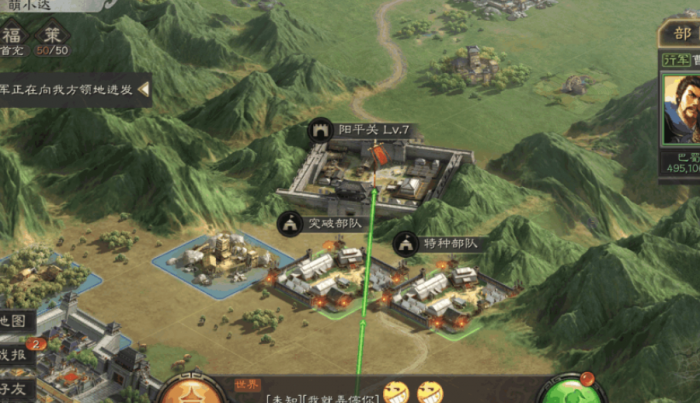Open the 战报 battle reports
700x403 pixels.
pyautogui.click(x=16, y=353)
